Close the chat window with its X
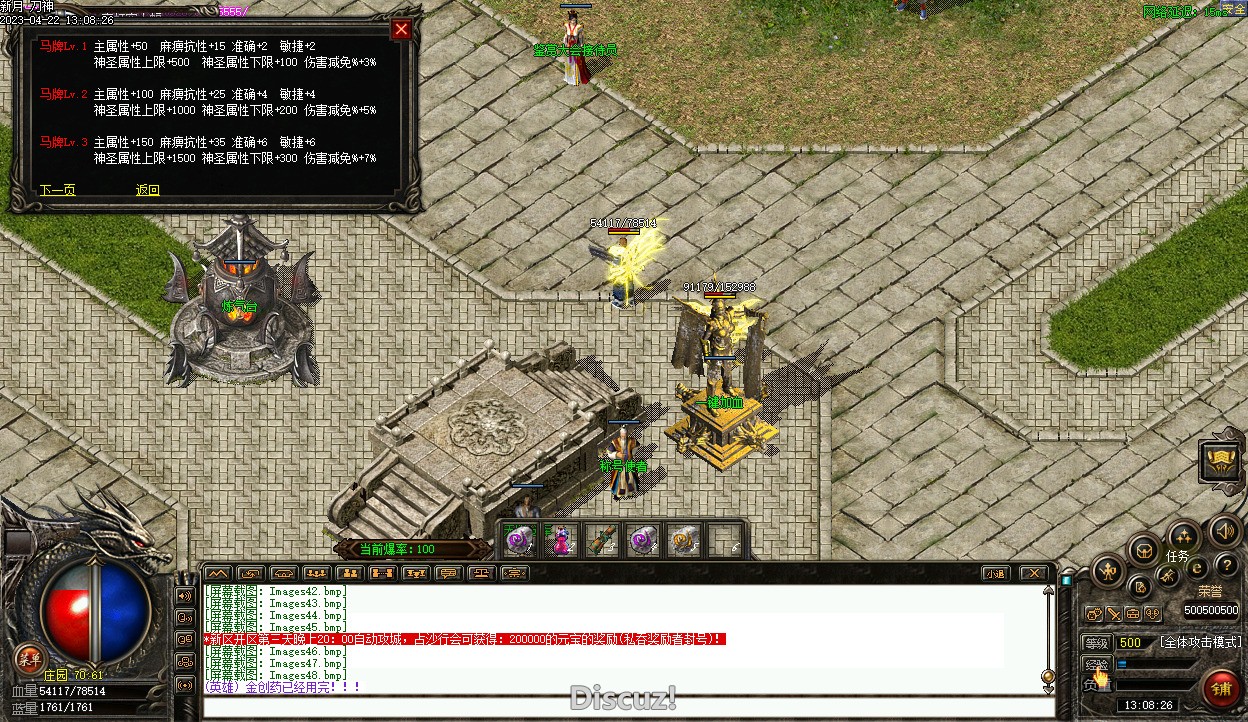 1033,574
